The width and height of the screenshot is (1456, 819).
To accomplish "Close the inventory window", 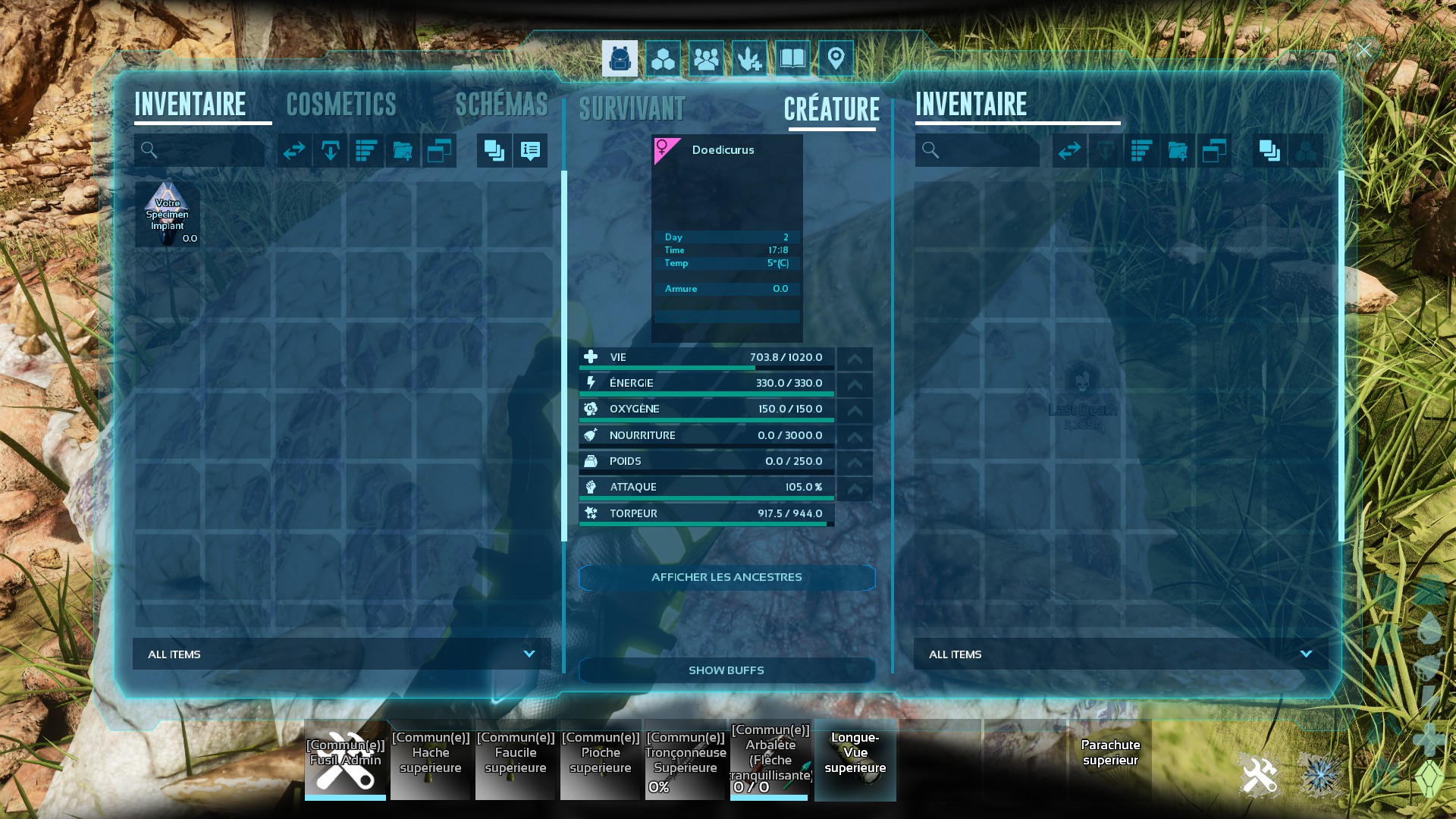I will pos(1363,51).
